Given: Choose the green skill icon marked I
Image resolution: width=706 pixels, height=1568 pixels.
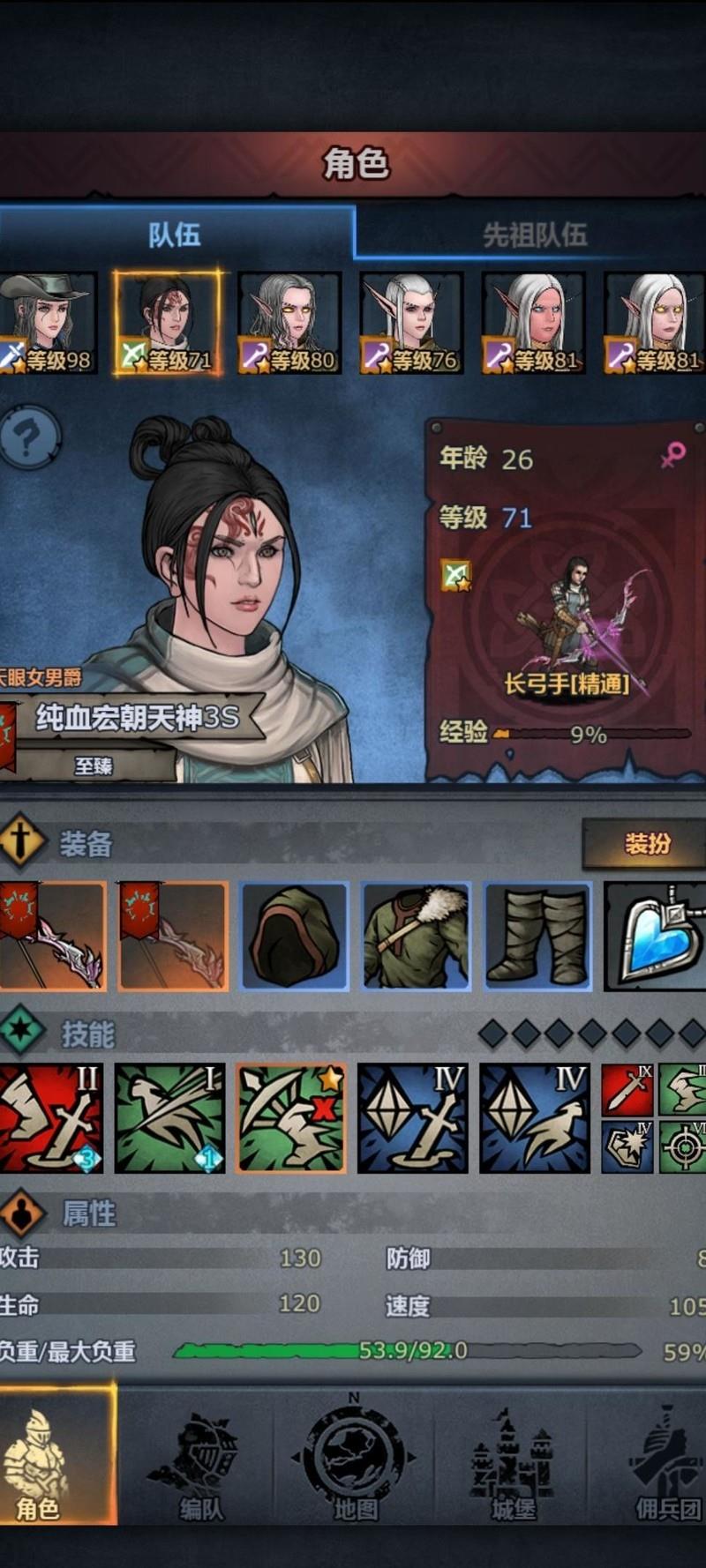Looking at the screenshot, I should 170,1118.
